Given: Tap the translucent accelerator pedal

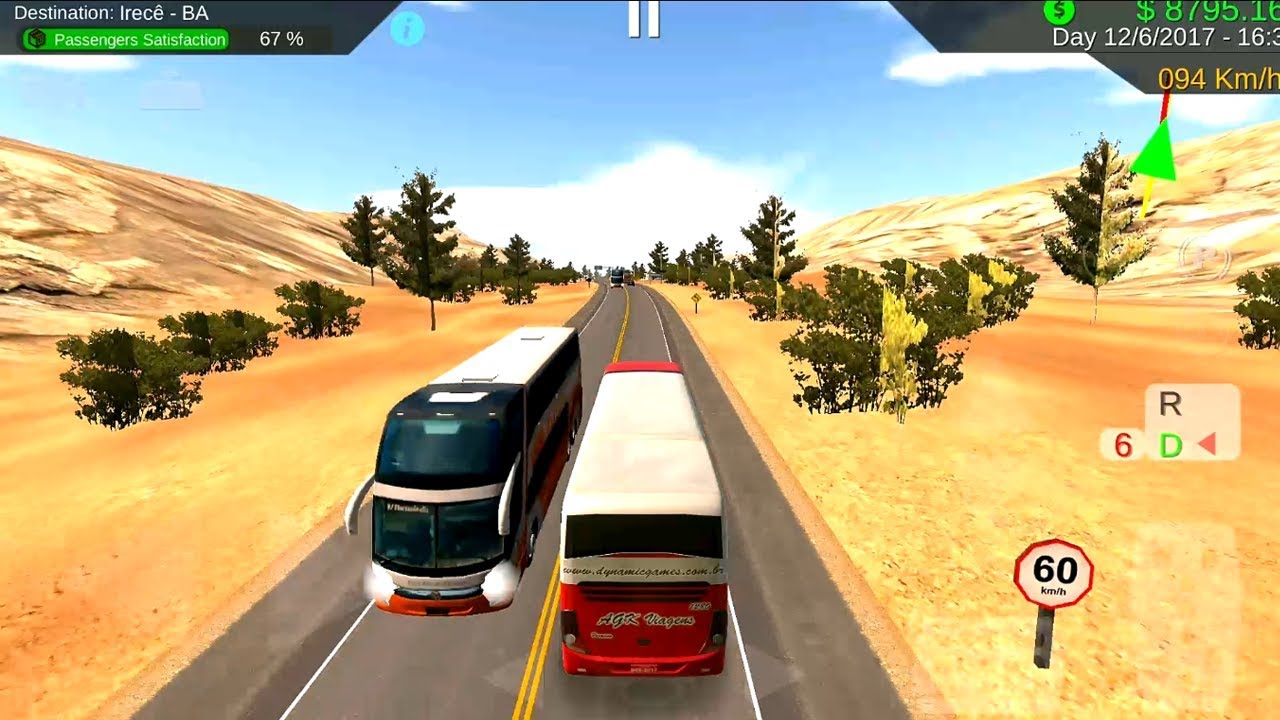Looking at the screenshot, I should 1186,598.
